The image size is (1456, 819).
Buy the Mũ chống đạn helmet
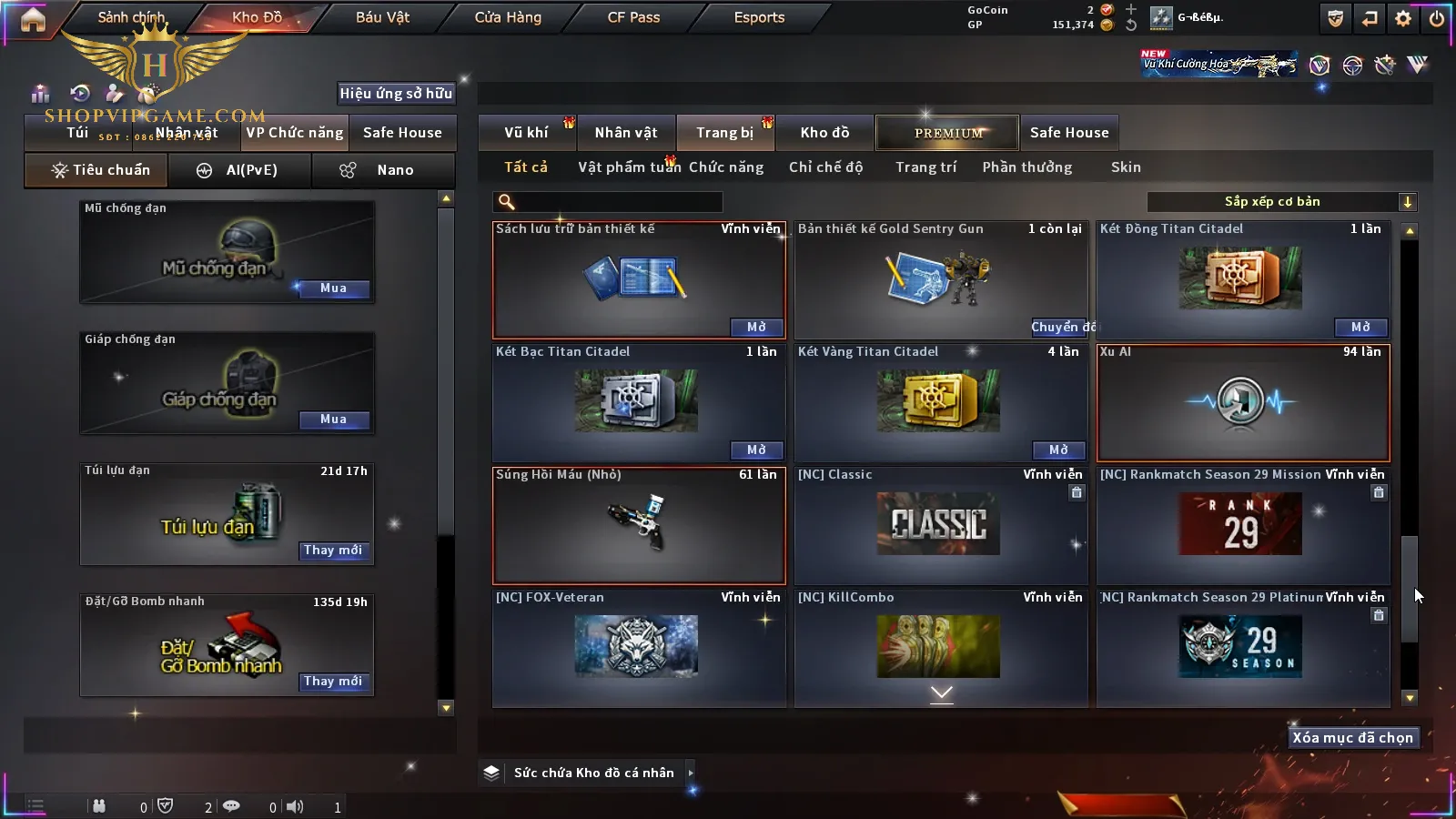pos(333,288)
